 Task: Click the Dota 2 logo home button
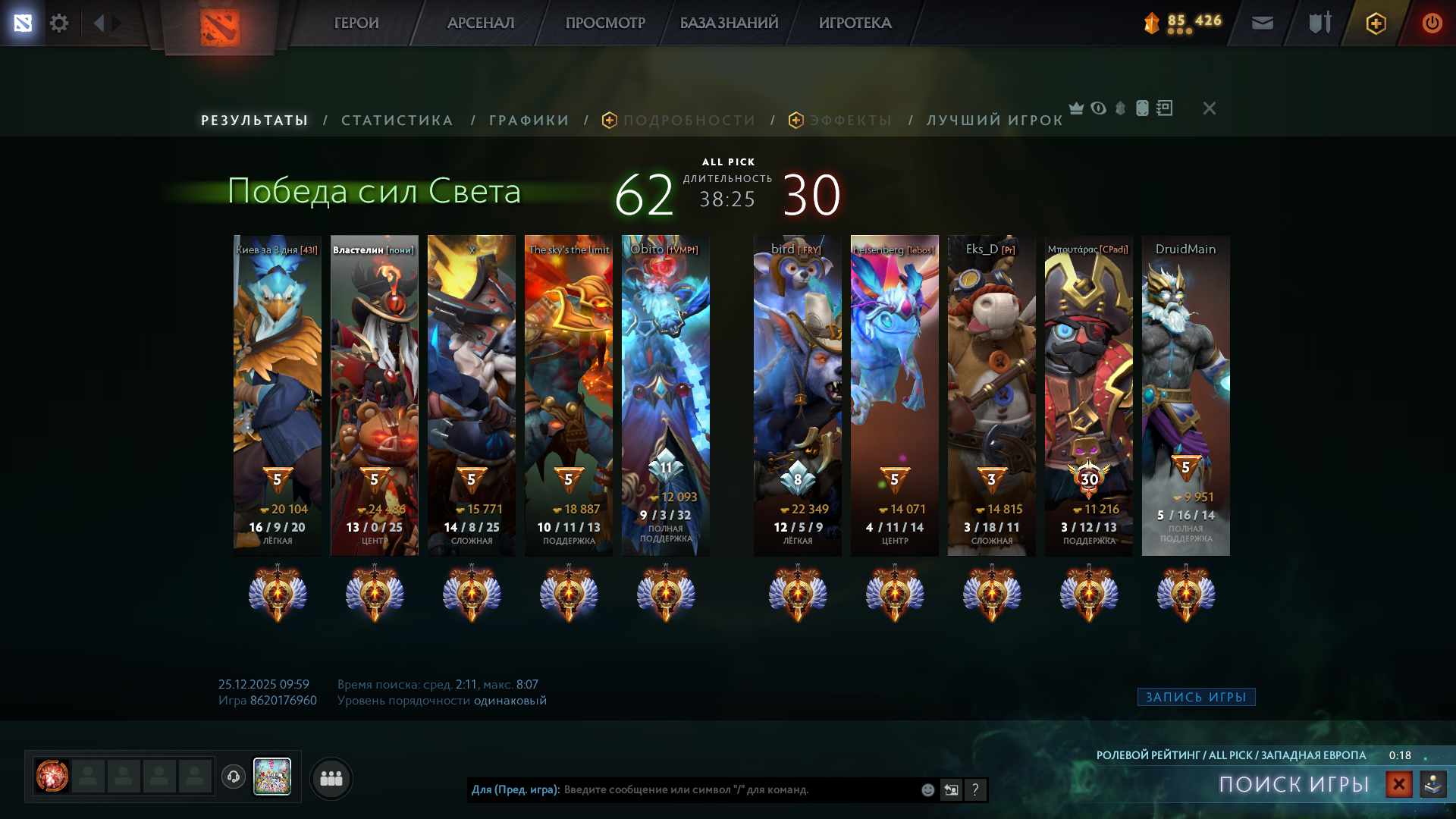(x=220, y=27)
